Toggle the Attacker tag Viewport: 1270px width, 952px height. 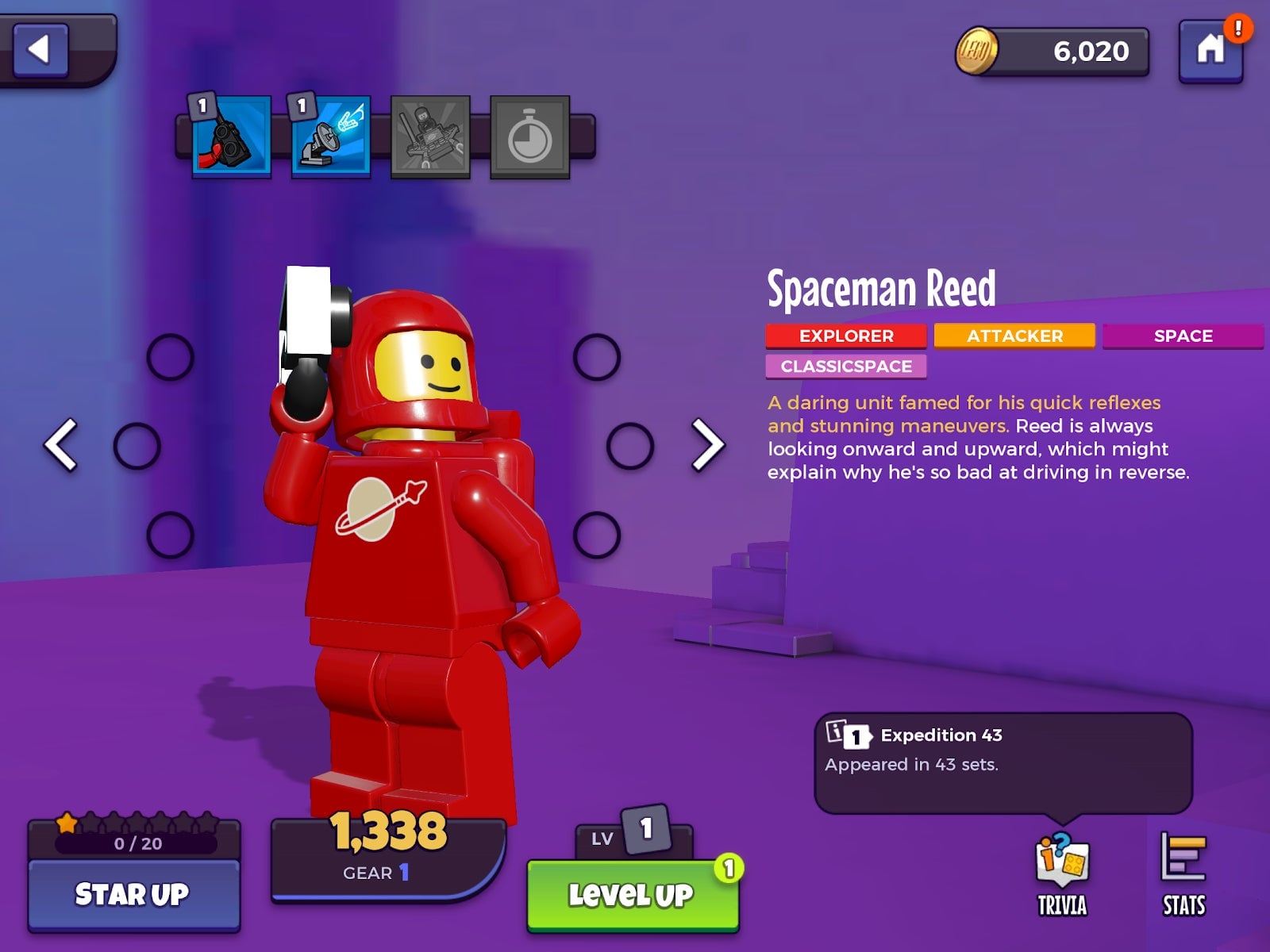pyautogui.click(x=1015, y=335)
